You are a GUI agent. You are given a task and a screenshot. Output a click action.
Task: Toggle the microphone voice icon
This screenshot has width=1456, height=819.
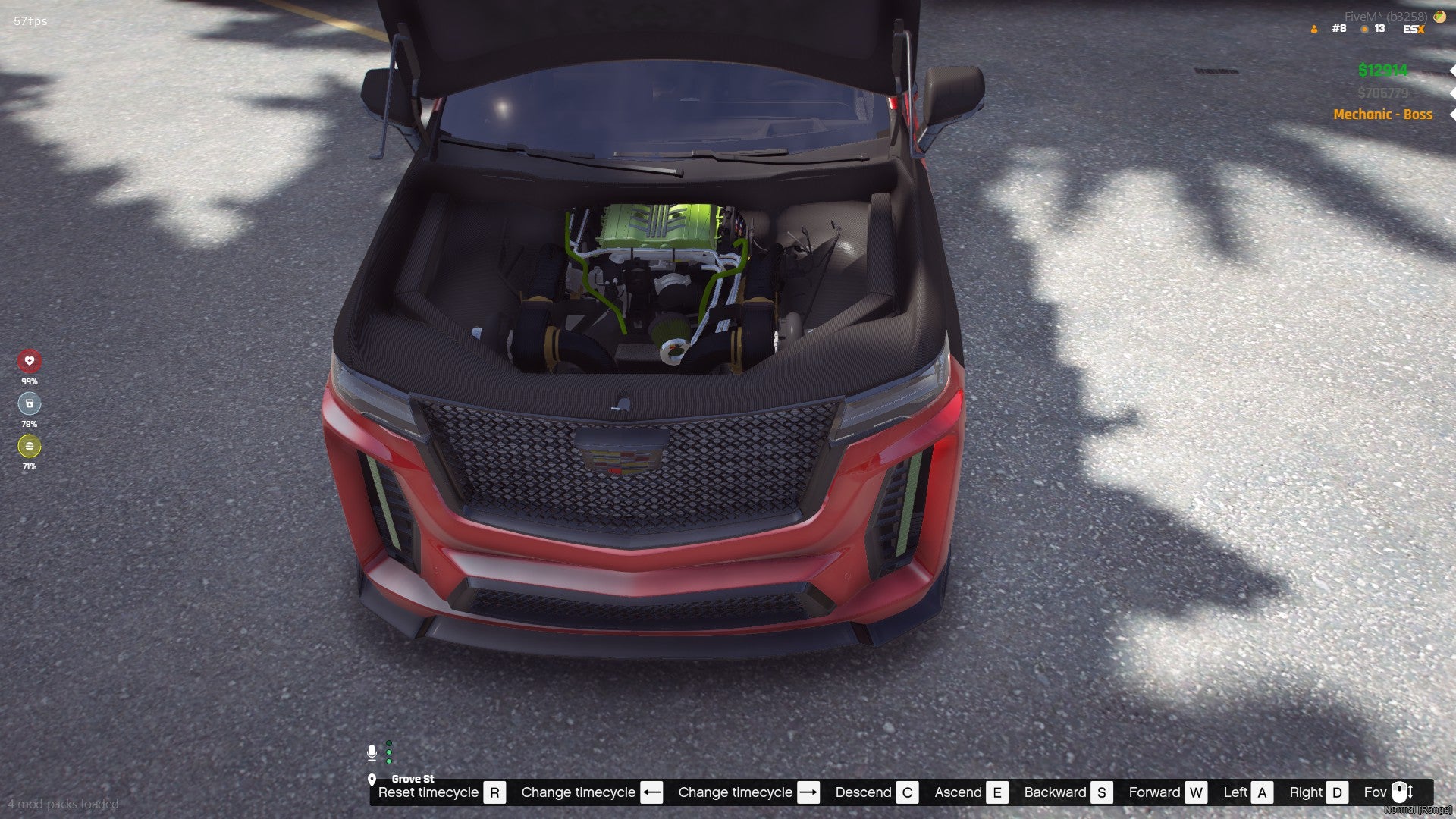pyautogui.click(x=372, y=752)
